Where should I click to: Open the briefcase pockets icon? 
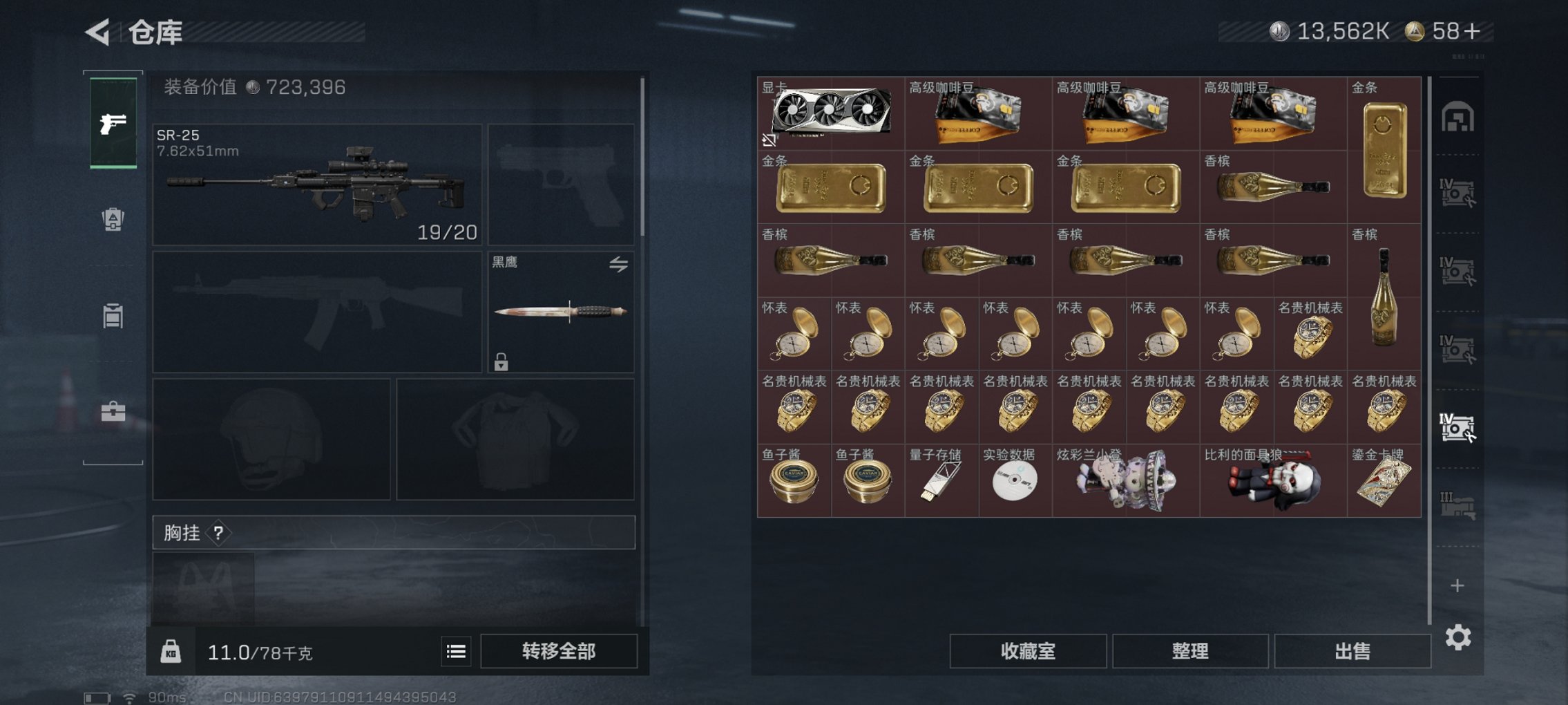point(113,412)
